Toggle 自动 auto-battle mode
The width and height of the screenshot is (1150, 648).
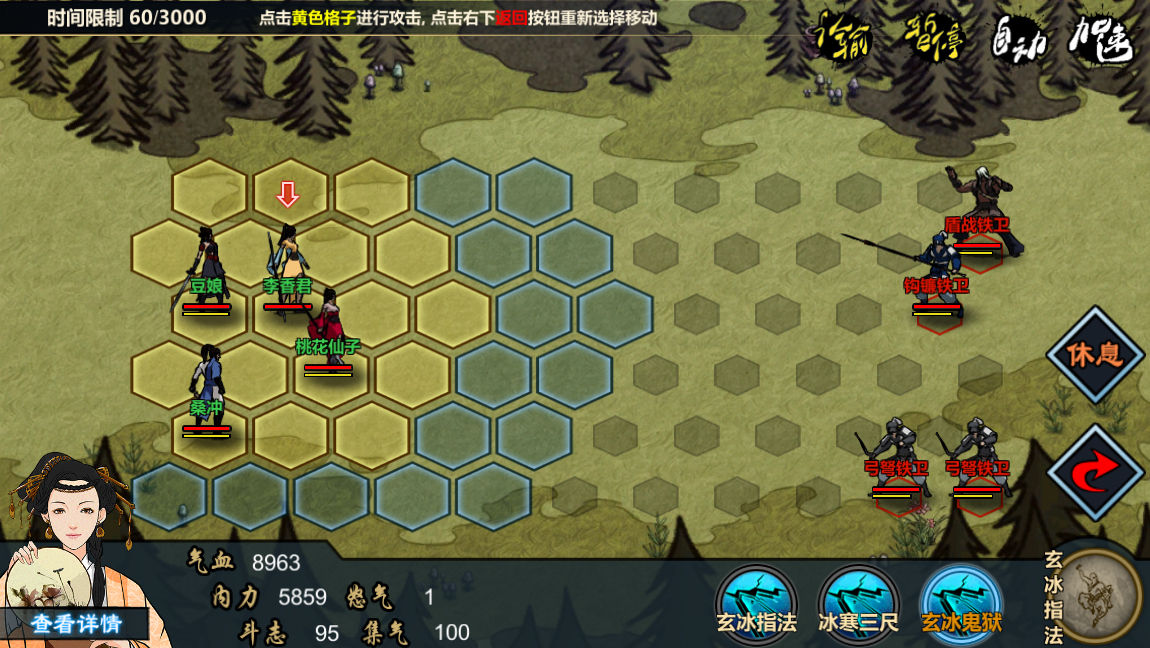pos(1018,38)
